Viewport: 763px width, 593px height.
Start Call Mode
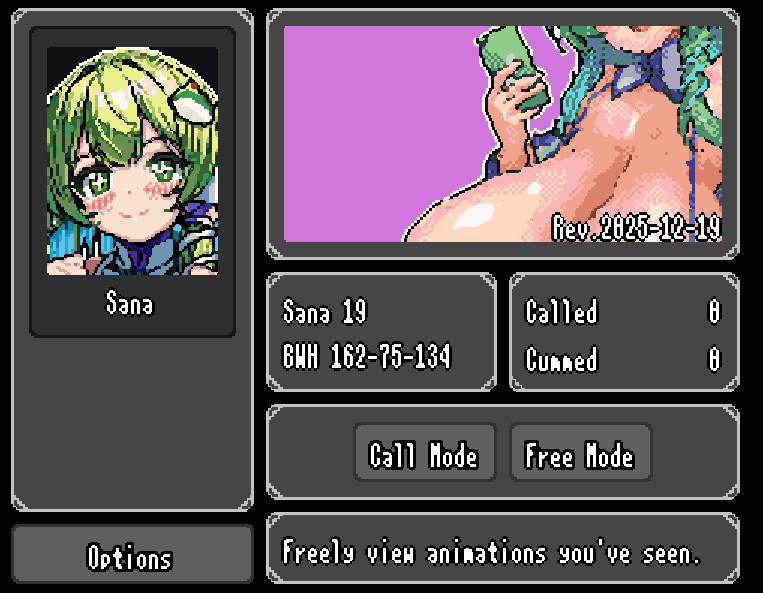point(424,456)
